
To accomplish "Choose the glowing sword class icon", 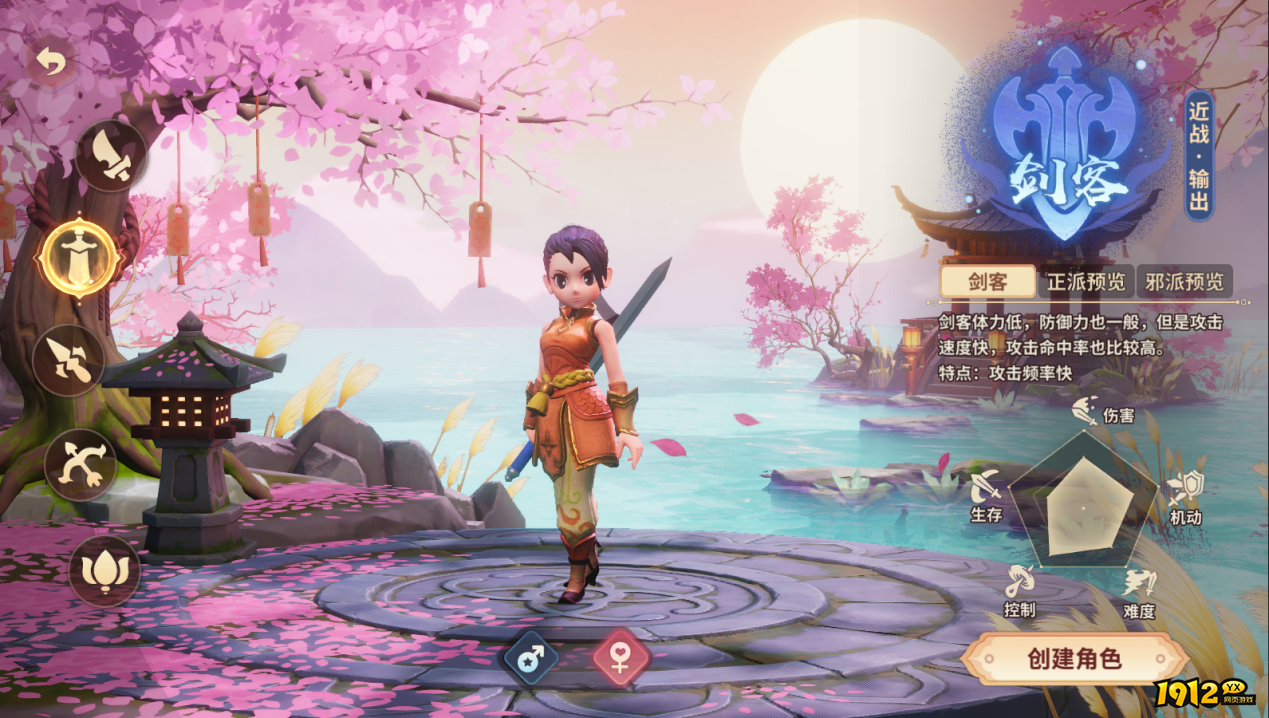I will [x=79, y=258].
